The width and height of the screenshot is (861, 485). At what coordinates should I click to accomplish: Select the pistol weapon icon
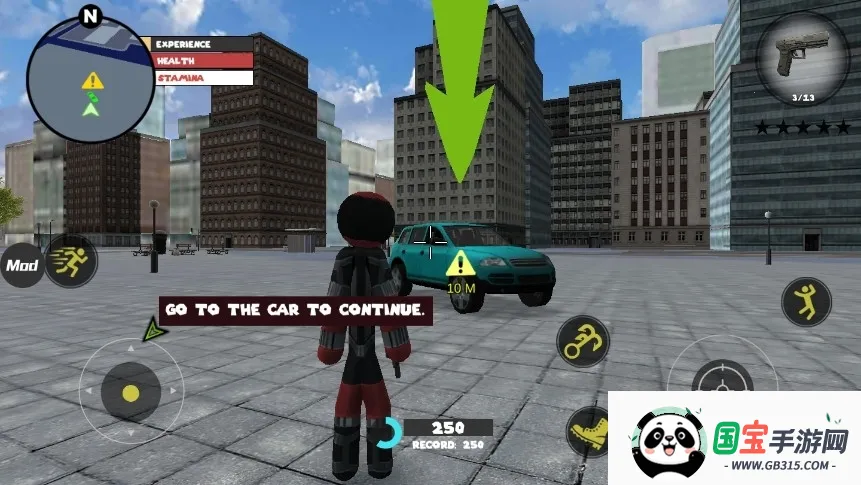(802, 59)
